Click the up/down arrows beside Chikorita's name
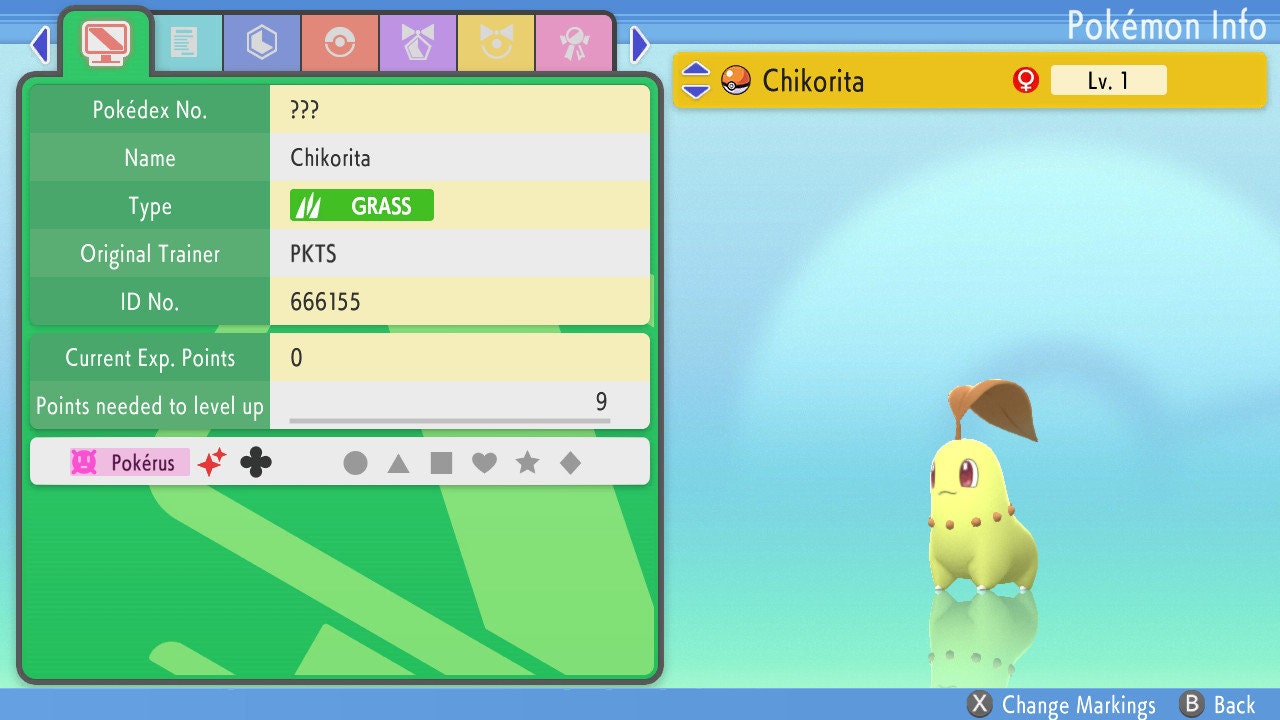The image size is (1280, 720). pyautogui.click(x=696, y=80)
